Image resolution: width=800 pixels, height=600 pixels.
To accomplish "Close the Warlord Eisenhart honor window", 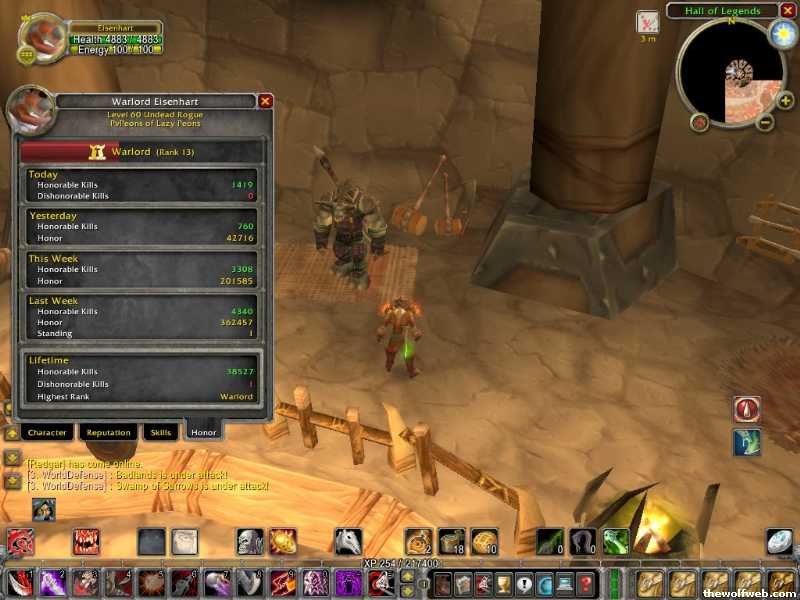I will (x=265, y=101).
